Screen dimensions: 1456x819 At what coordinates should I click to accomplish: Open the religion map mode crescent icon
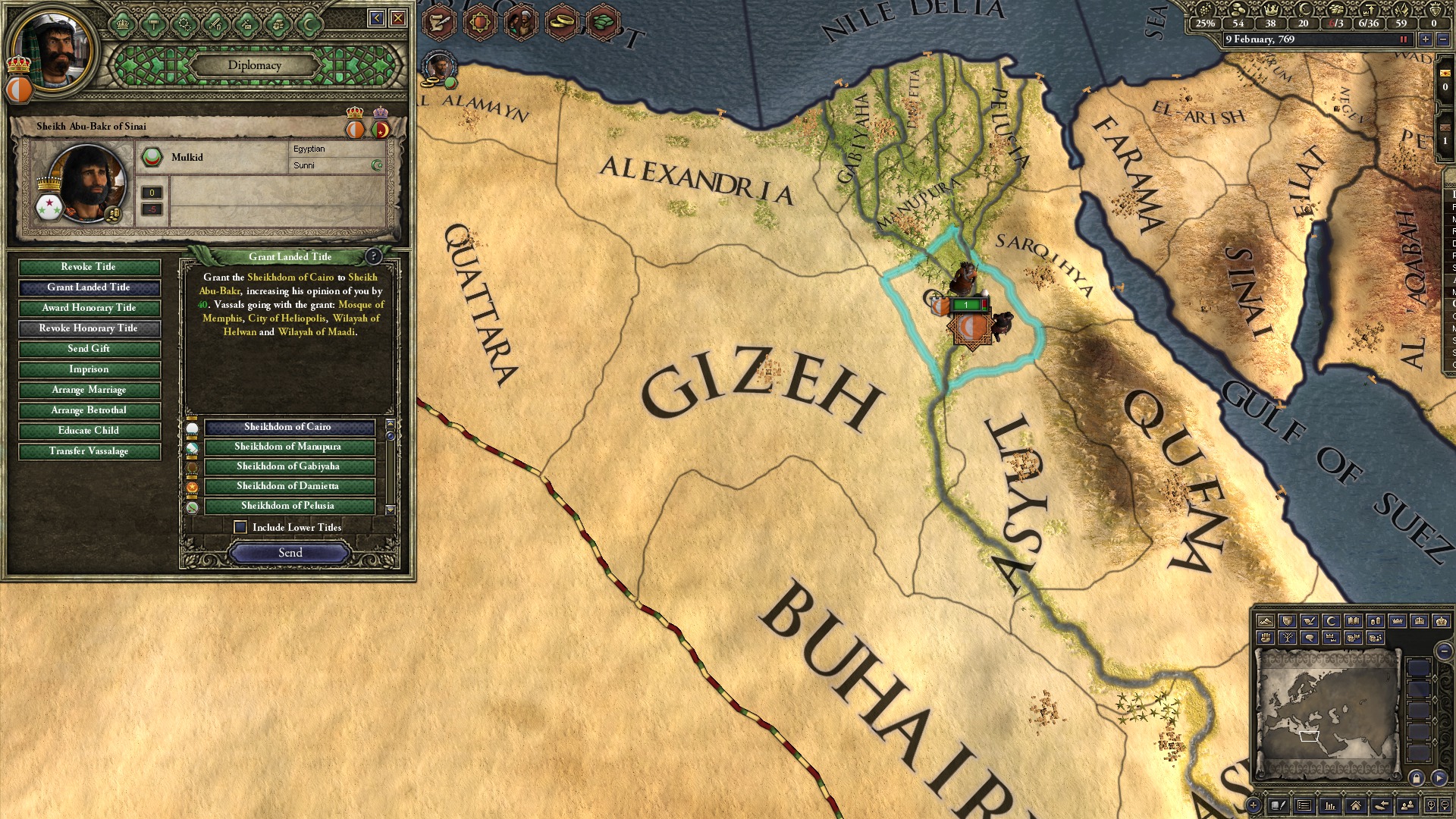pyautogui.click(x=1332, y=622)
